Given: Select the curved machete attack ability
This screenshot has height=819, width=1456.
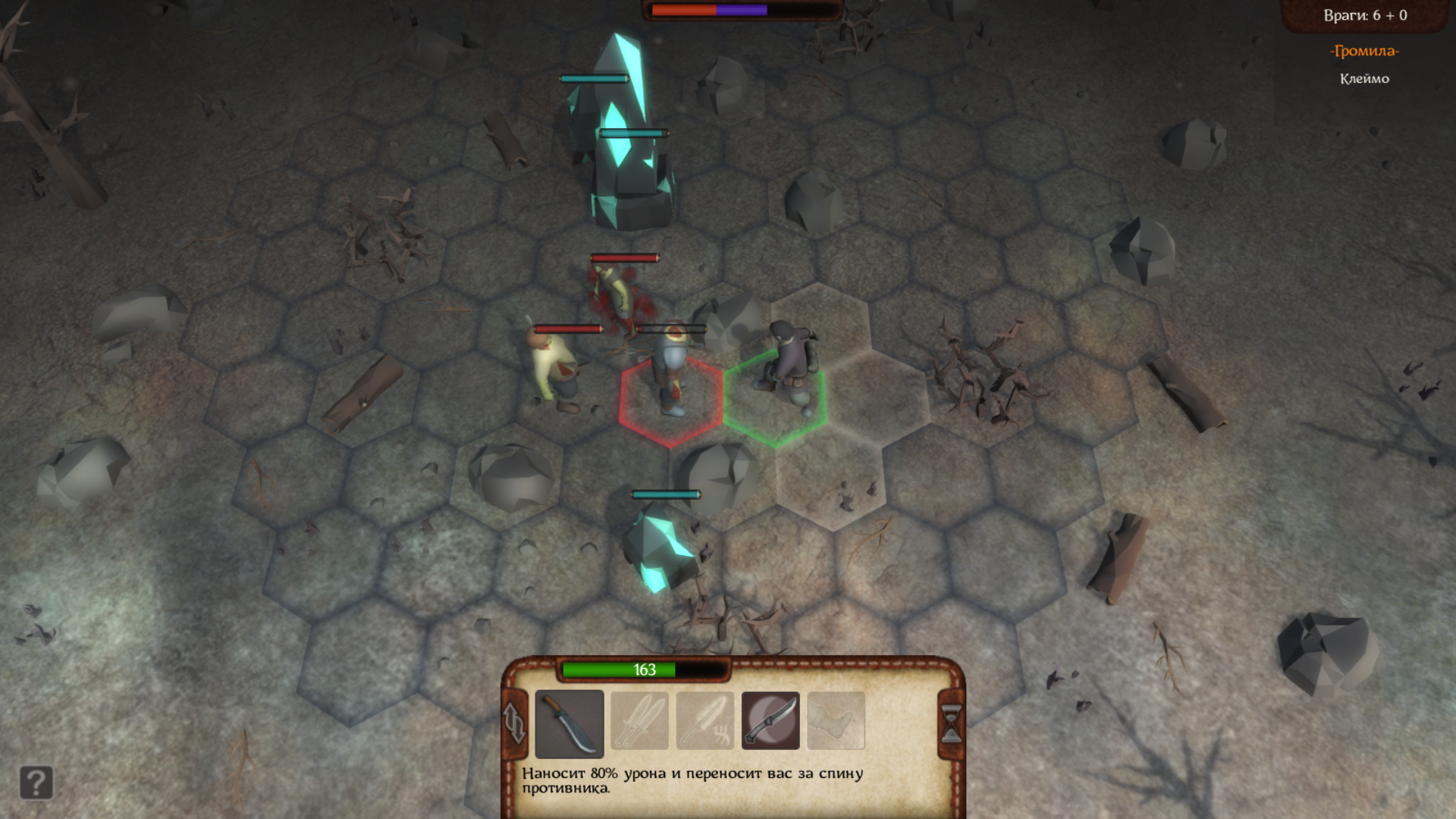Looking at the screenshot, I should click(x=569, y=723).
